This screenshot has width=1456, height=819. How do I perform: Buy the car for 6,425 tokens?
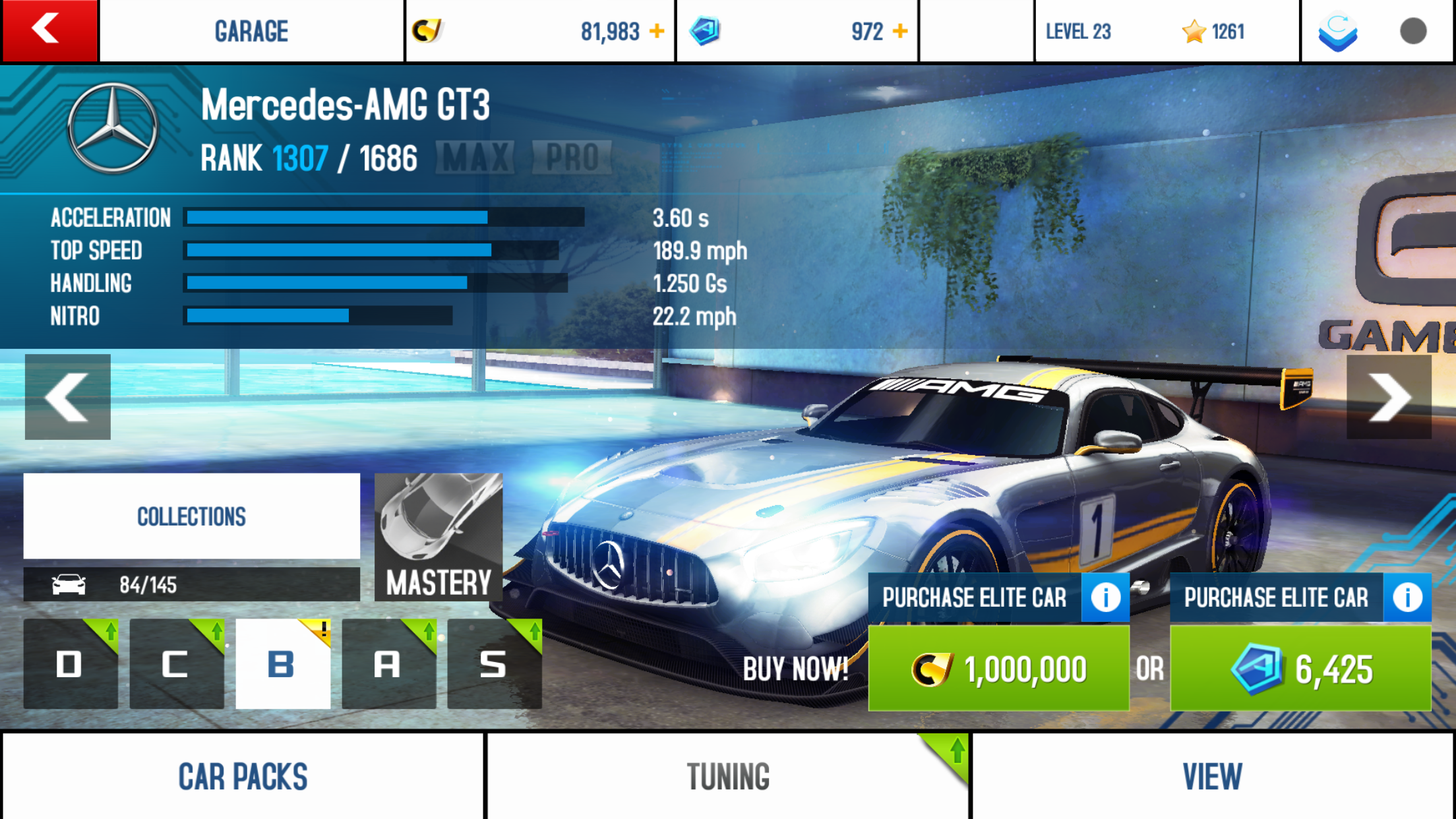(1300, 669)
